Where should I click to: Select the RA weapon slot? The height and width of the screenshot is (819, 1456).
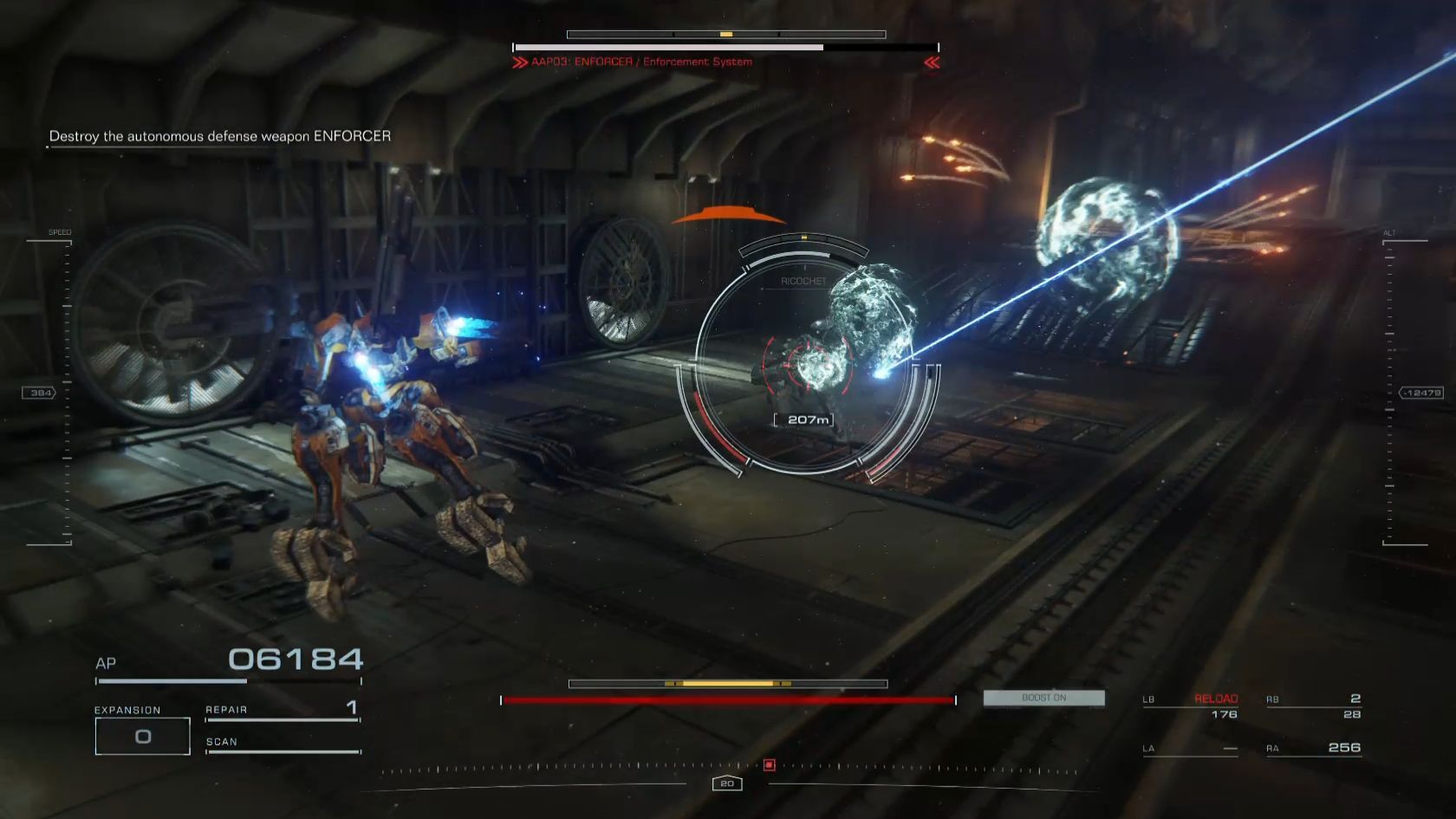tap(1314, 748)
